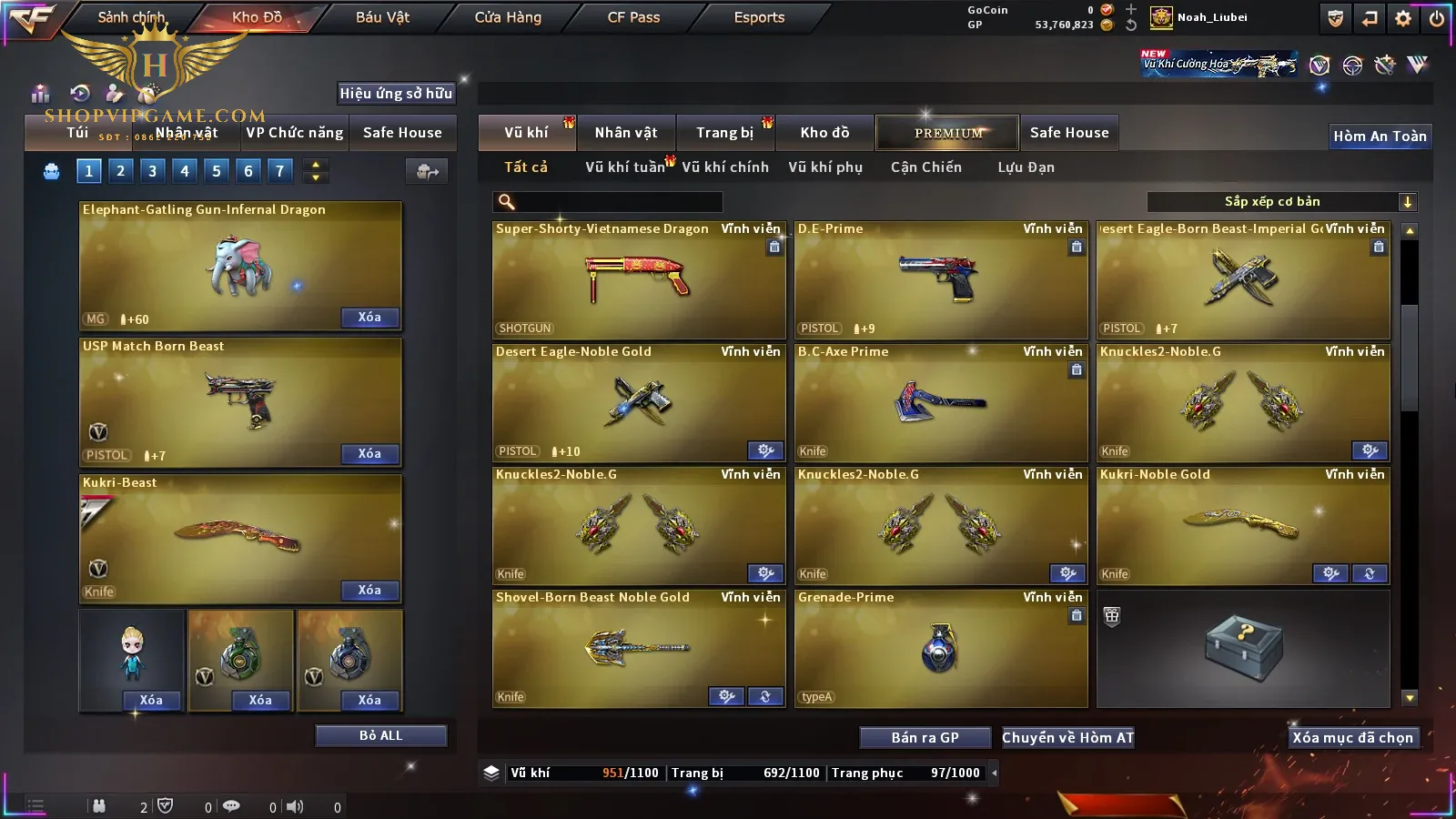Remove the USP Match Born Beast with Xóa
The height and width of the screenshot is (819, 1456).
pos(369,453)
